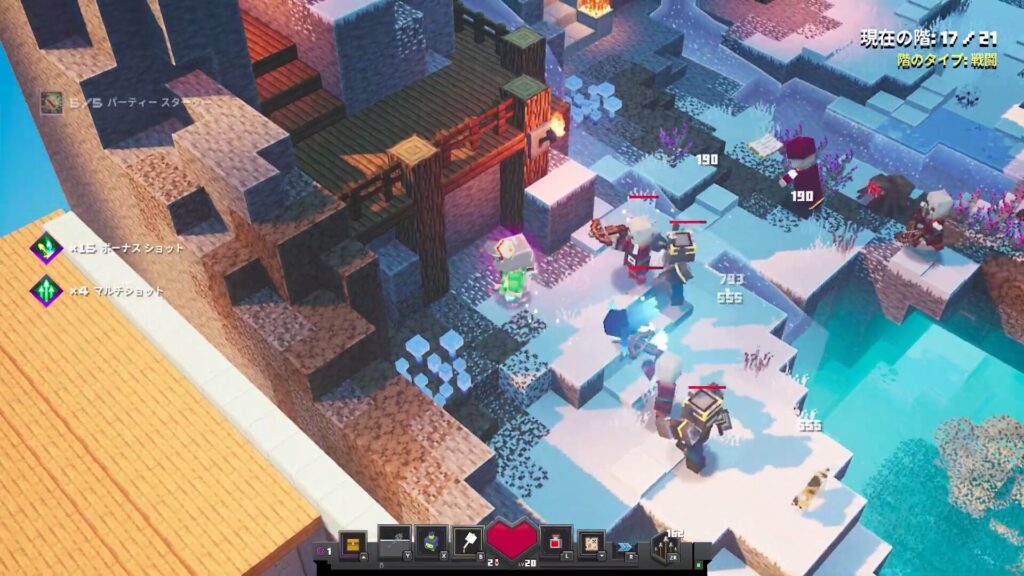This screenshot has height=576, width=1024.
Task: Select the Bonus Shot enchantment icon
Action: (x=46, y=248)
